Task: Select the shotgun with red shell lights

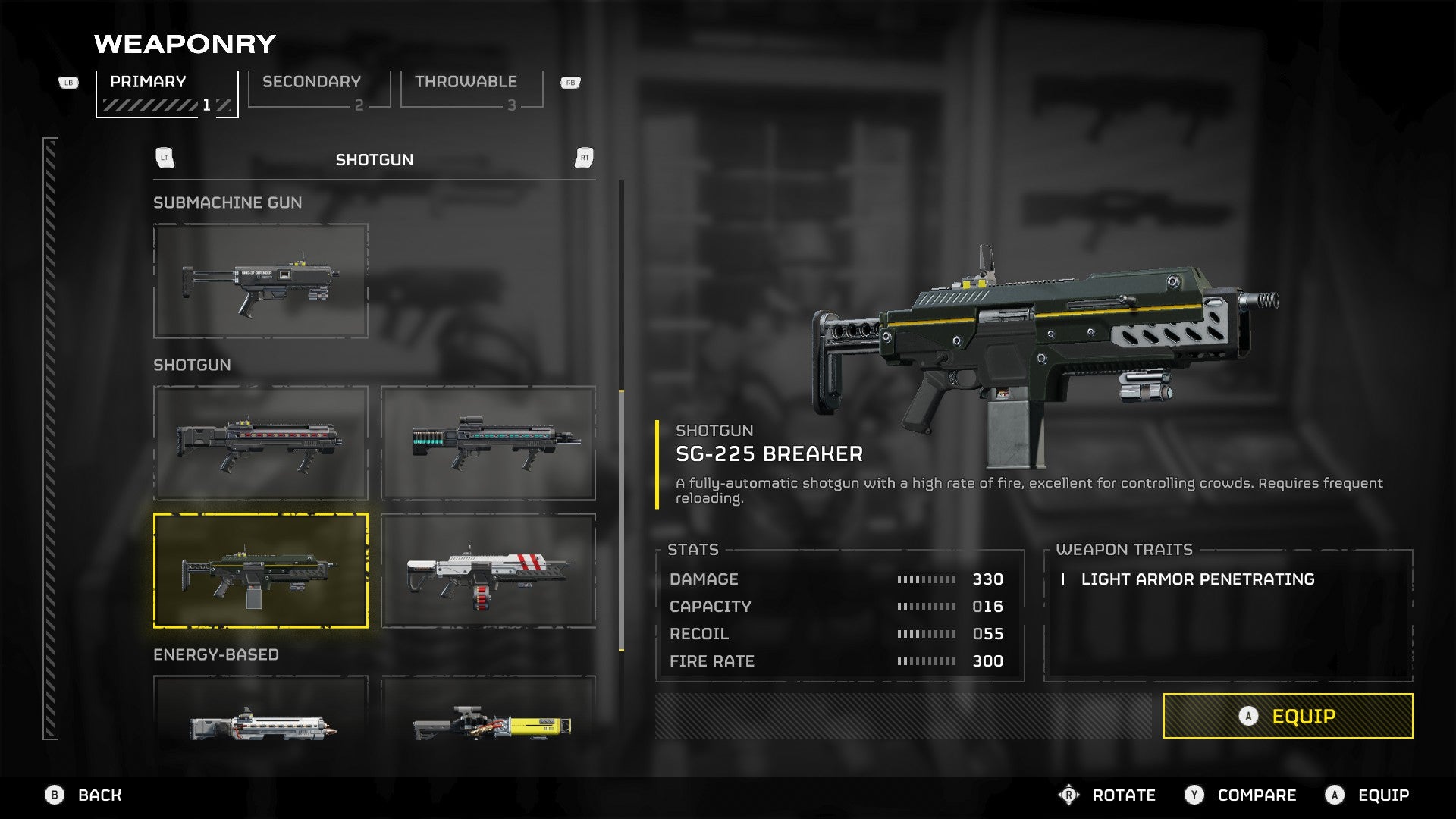Action: (x=260, y=443)
